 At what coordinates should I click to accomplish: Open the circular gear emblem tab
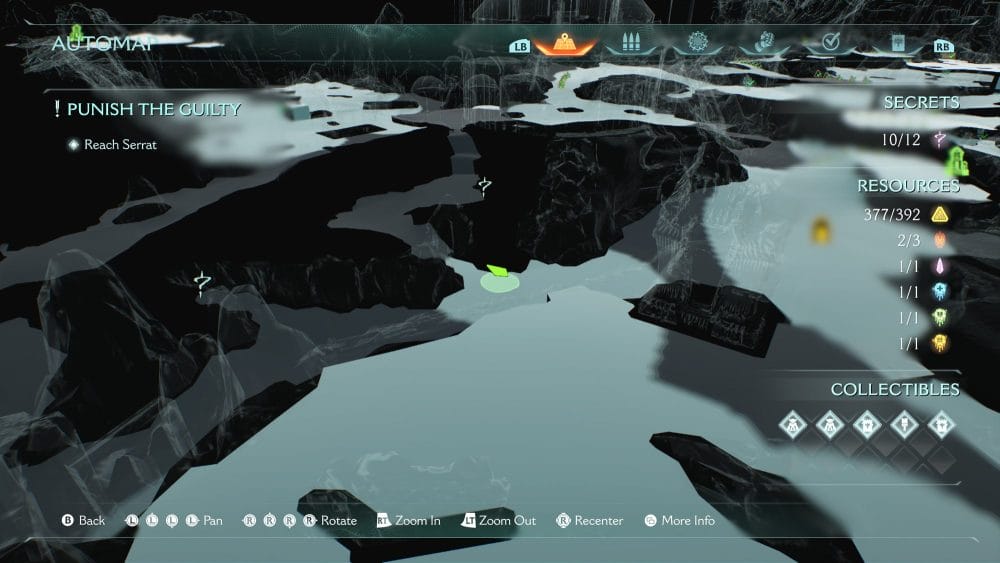click(x=697, y=44)
